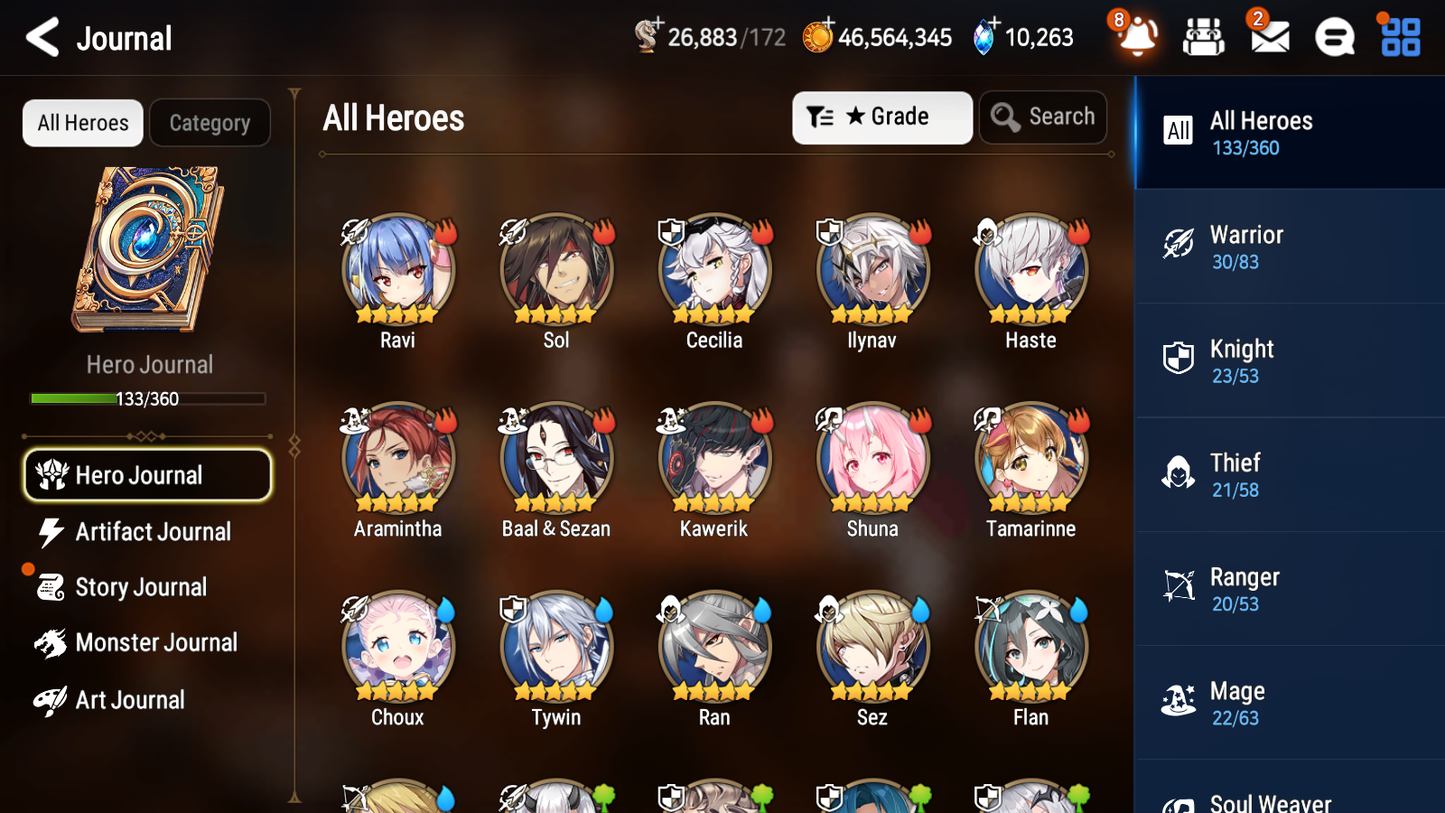Open the mail inbox icon
The height and width of the screenshot is (813, 1445).
pos(1268,37)
